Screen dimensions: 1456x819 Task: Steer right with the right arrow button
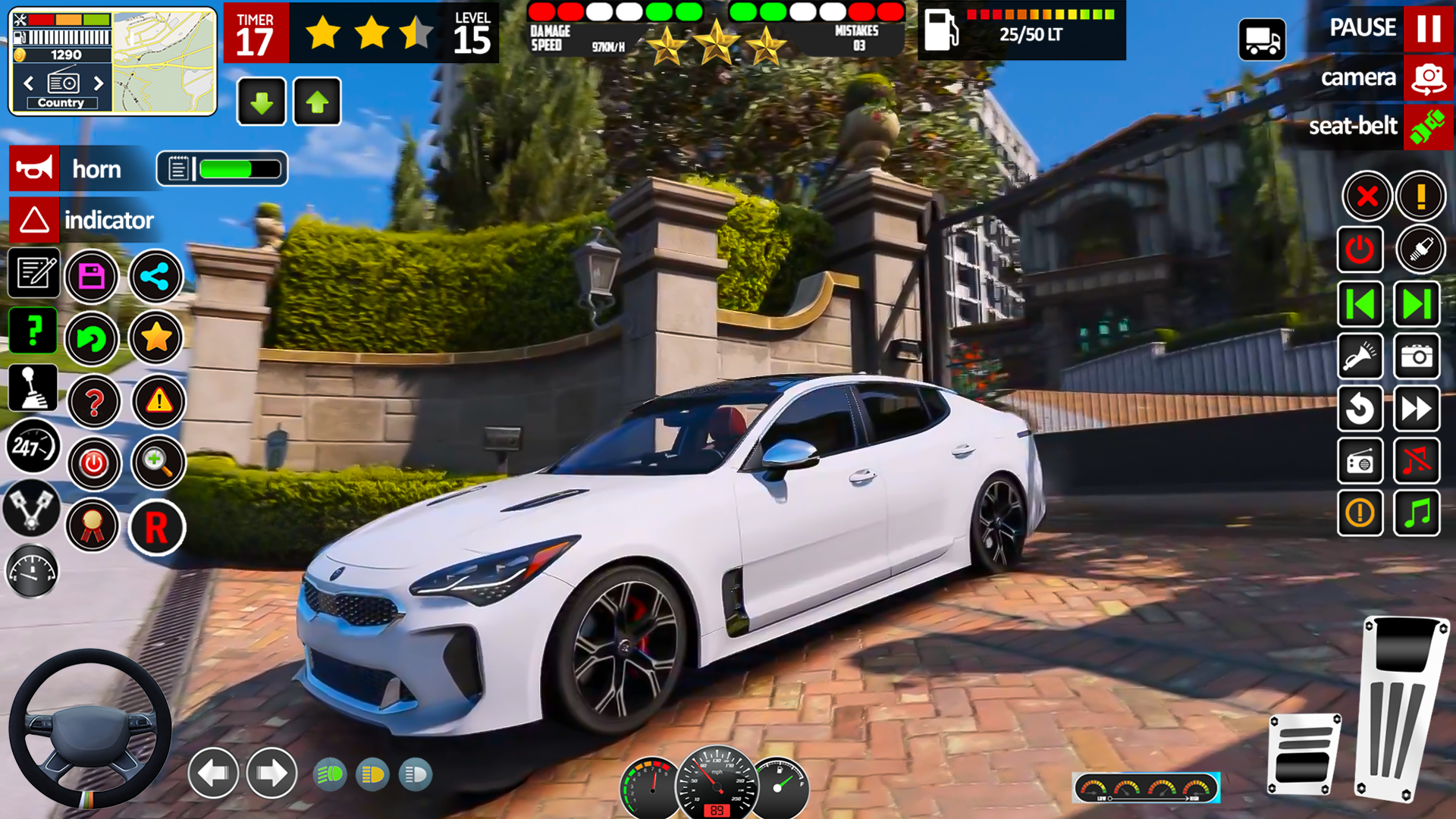click(x=271, y=773)
